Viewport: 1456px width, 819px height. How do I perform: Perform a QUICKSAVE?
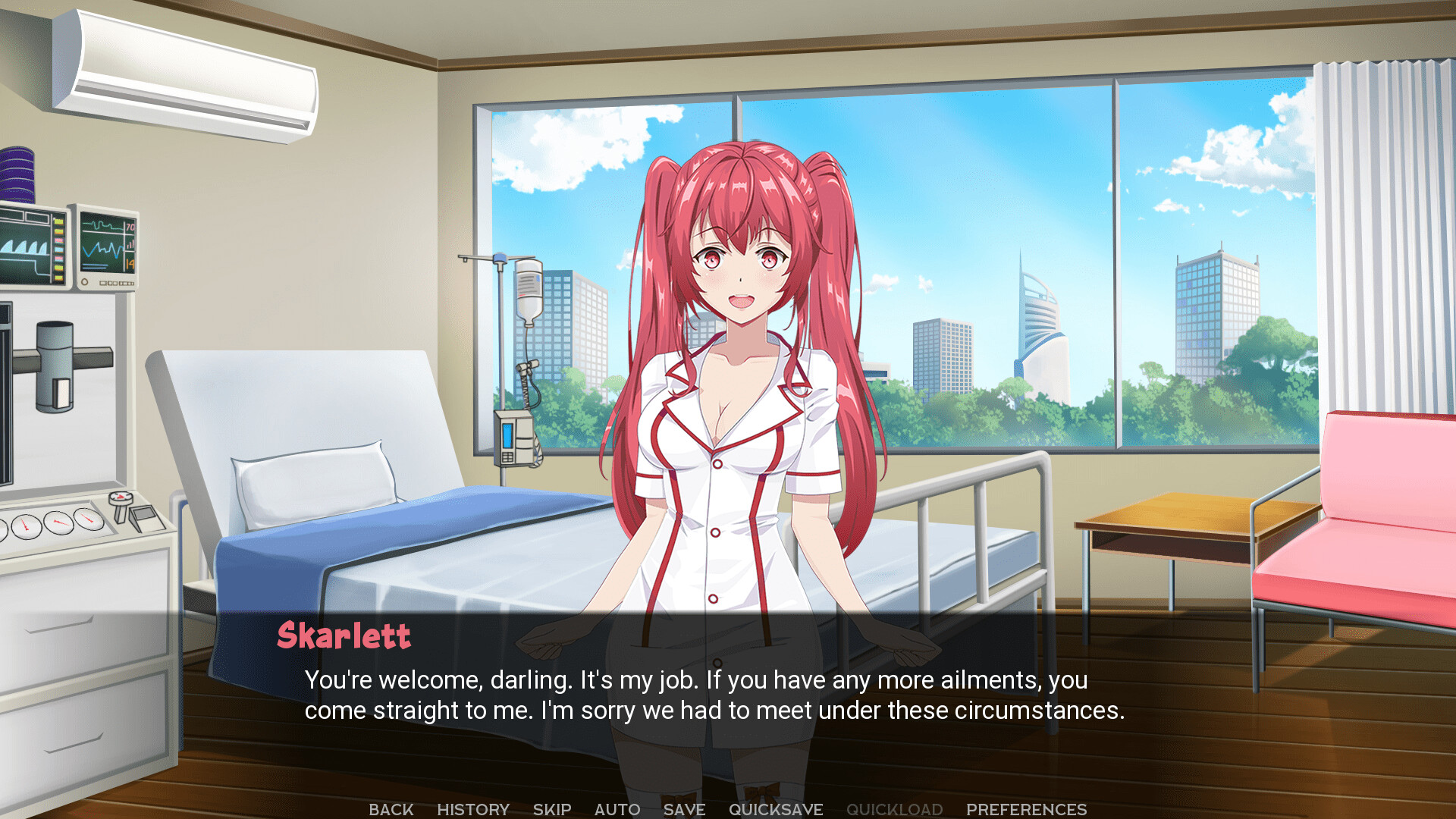776,808
